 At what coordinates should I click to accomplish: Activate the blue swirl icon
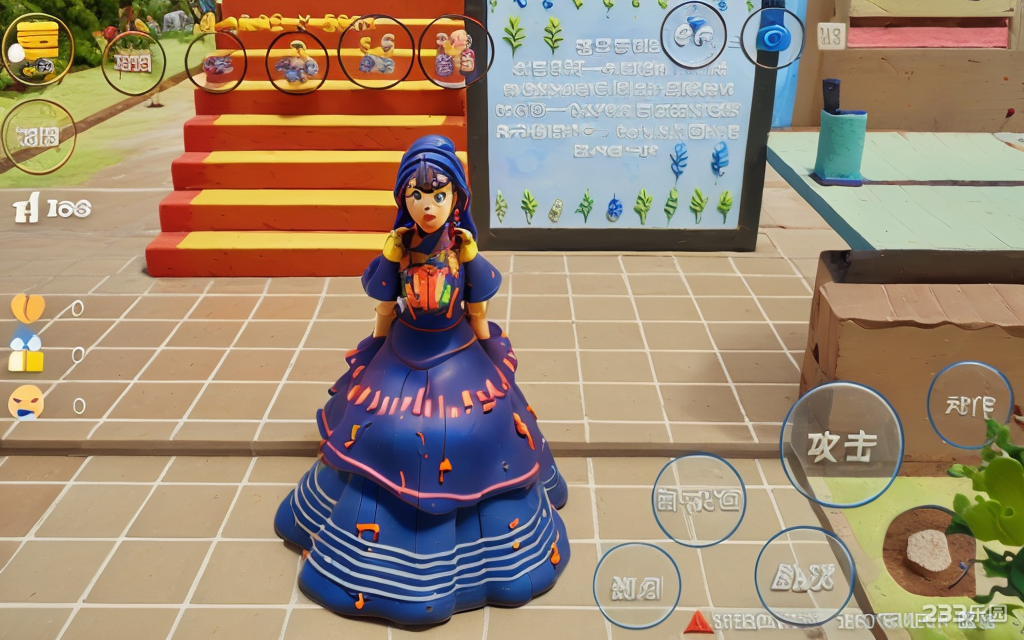coord(772,37)
